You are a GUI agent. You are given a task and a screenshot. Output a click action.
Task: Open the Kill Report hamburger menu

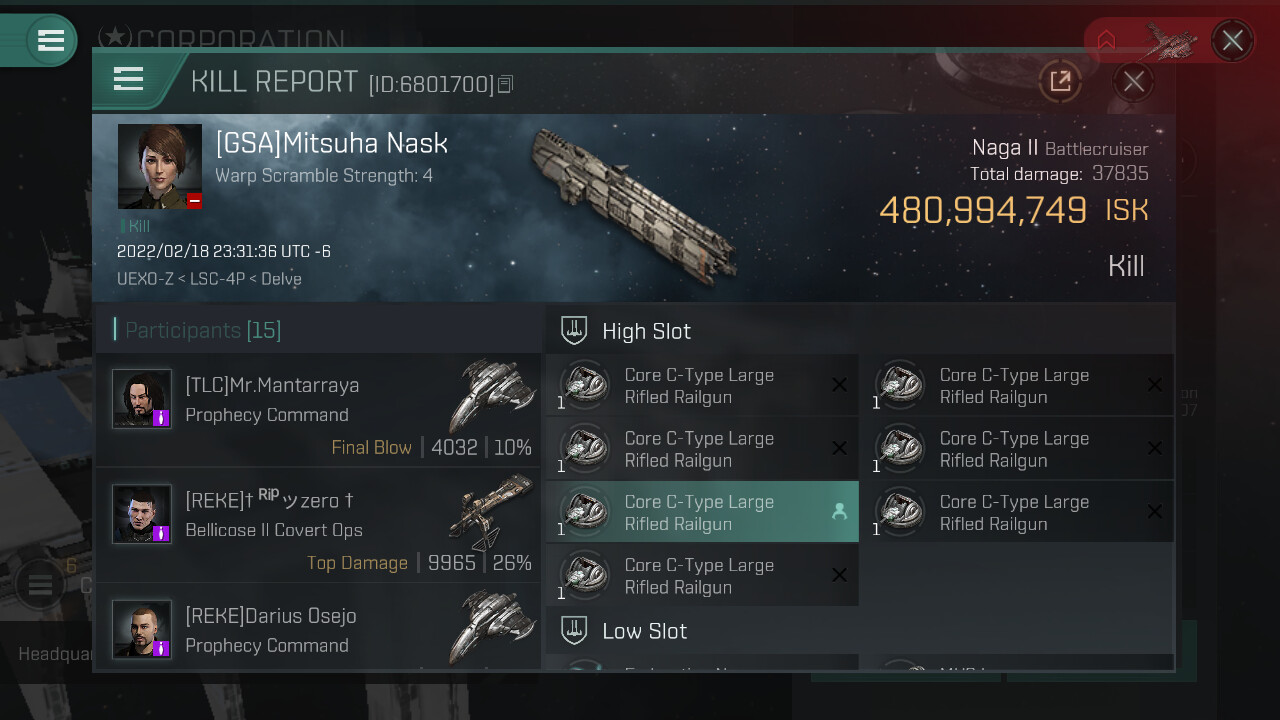coord(129,79)
